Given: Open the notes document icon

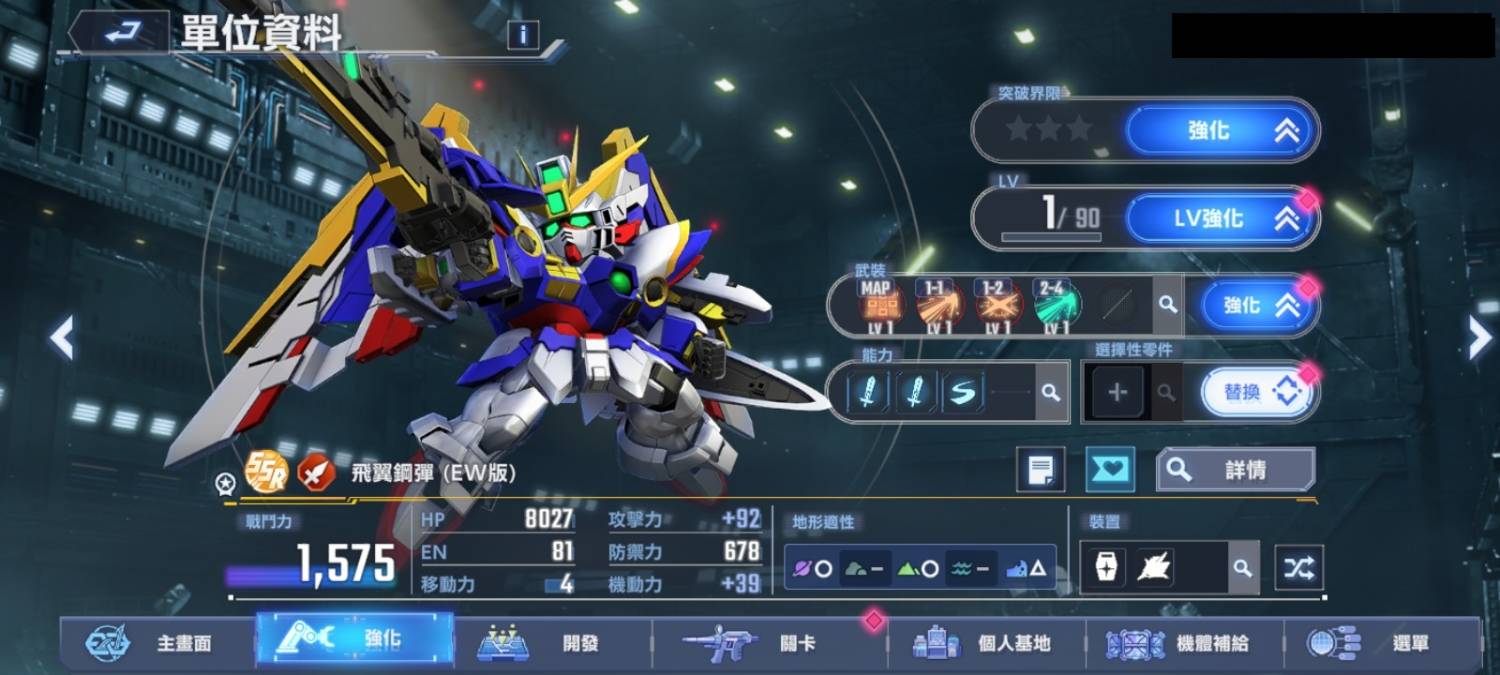Looking at the screenshot, I should pos(1041,470).
